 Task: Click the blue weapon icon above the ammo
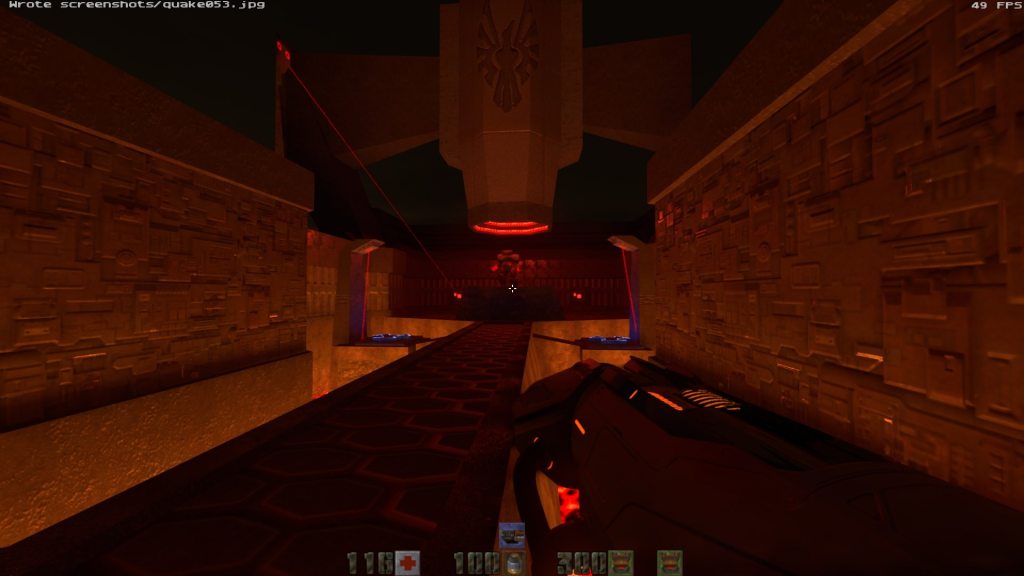[x=512, y=536]
